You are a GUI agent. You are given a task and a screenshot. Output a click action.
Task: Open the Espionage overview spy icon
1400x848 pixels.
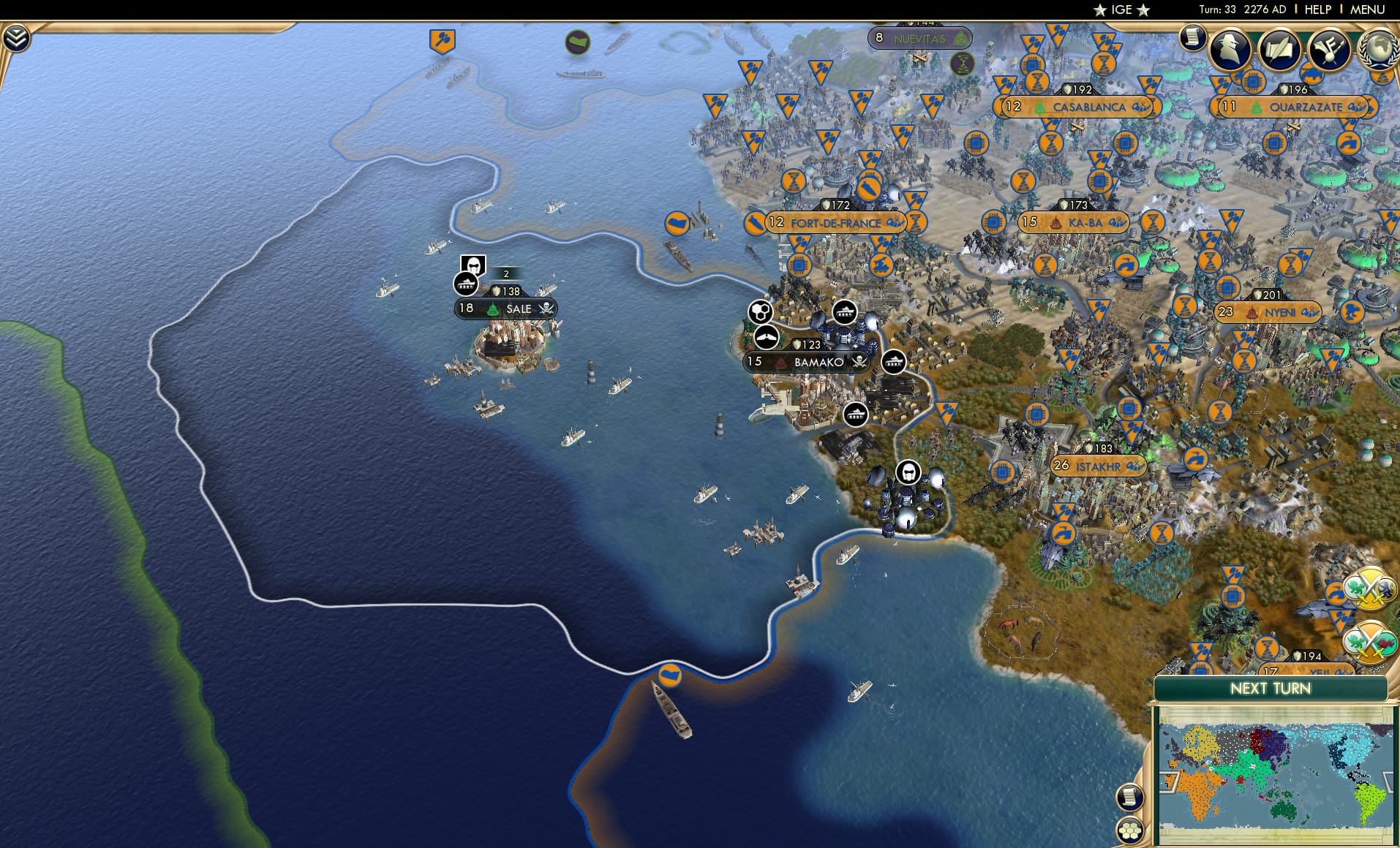tap(1229, 48)
